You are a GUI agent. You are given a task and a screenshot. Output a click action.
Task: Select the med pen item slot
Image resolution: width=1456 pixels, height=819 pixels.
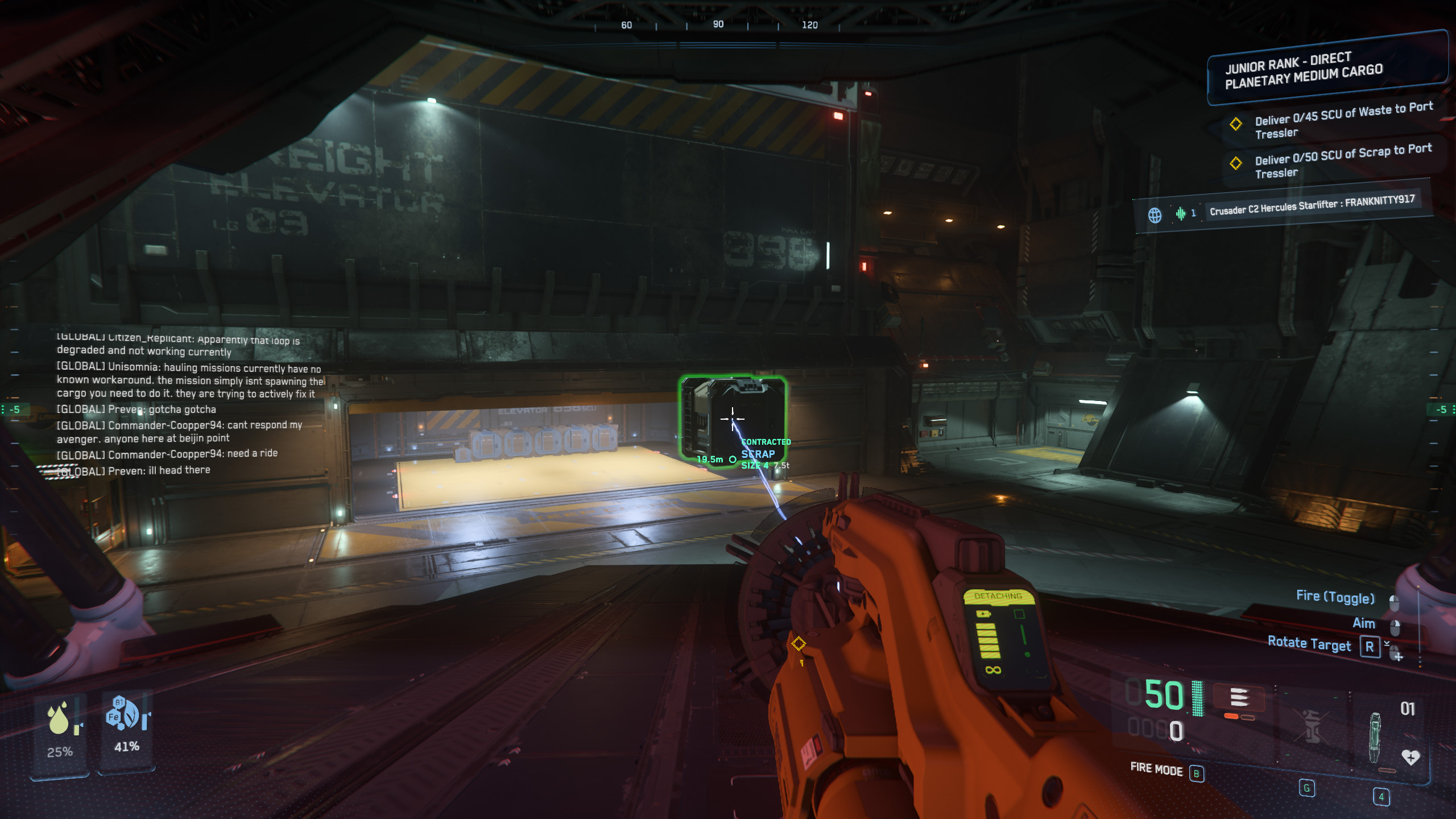pos(1374,737)
